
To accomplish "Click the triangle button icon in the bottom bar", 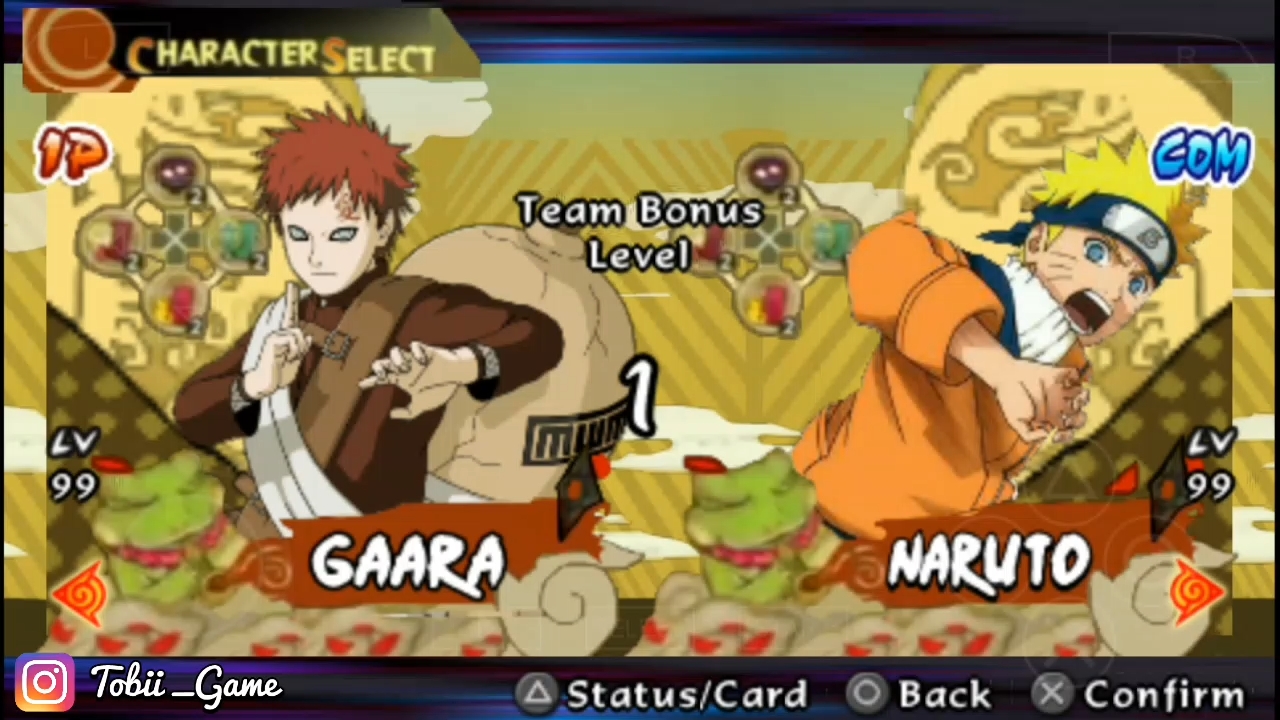I will tap(539, 693).
